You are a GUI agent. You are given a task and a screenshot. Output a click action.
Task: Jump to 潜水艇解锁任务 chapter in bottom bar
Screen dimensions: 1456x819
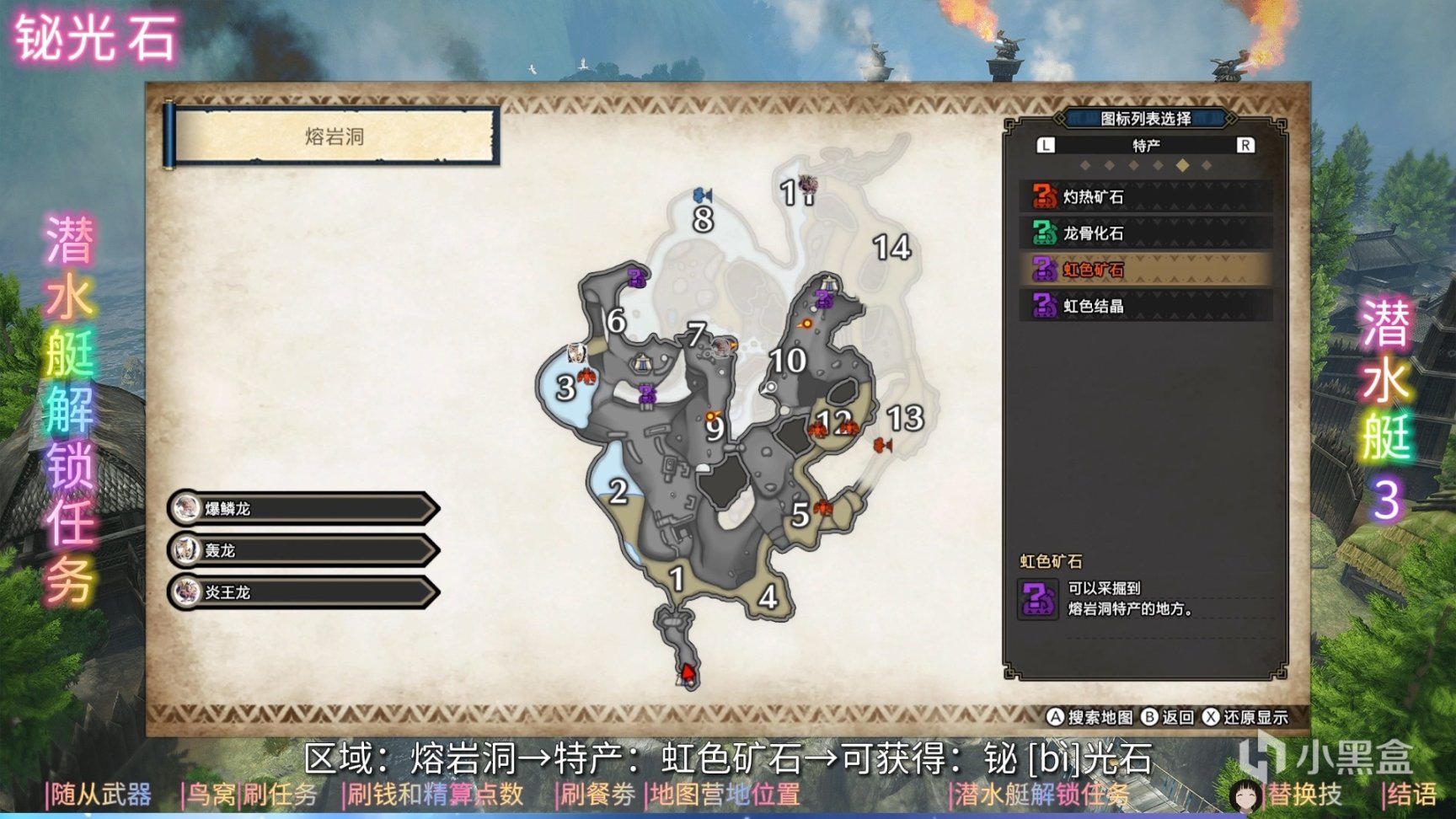(1041, 795)
